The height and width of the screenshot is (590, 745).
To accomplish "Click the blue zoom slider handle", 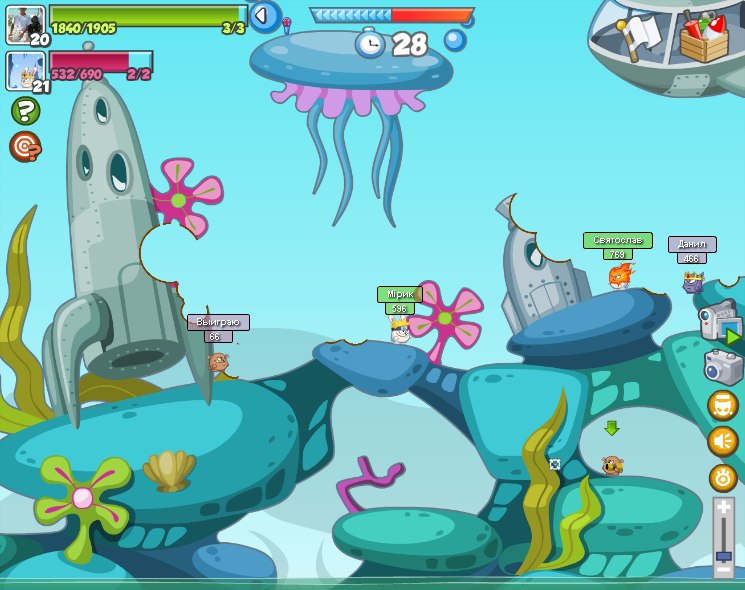I will [x=723, y=553].
